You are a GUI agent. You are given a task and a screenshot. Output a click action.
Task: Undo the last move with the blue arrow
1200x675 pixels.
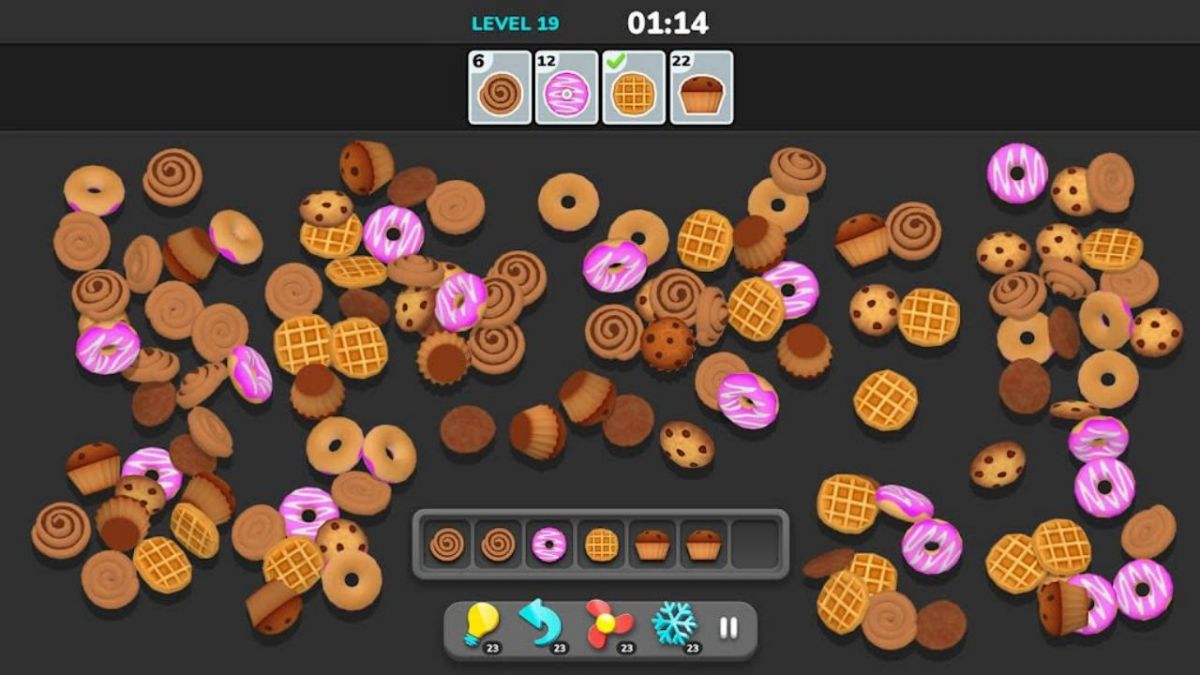pos(540,625)
